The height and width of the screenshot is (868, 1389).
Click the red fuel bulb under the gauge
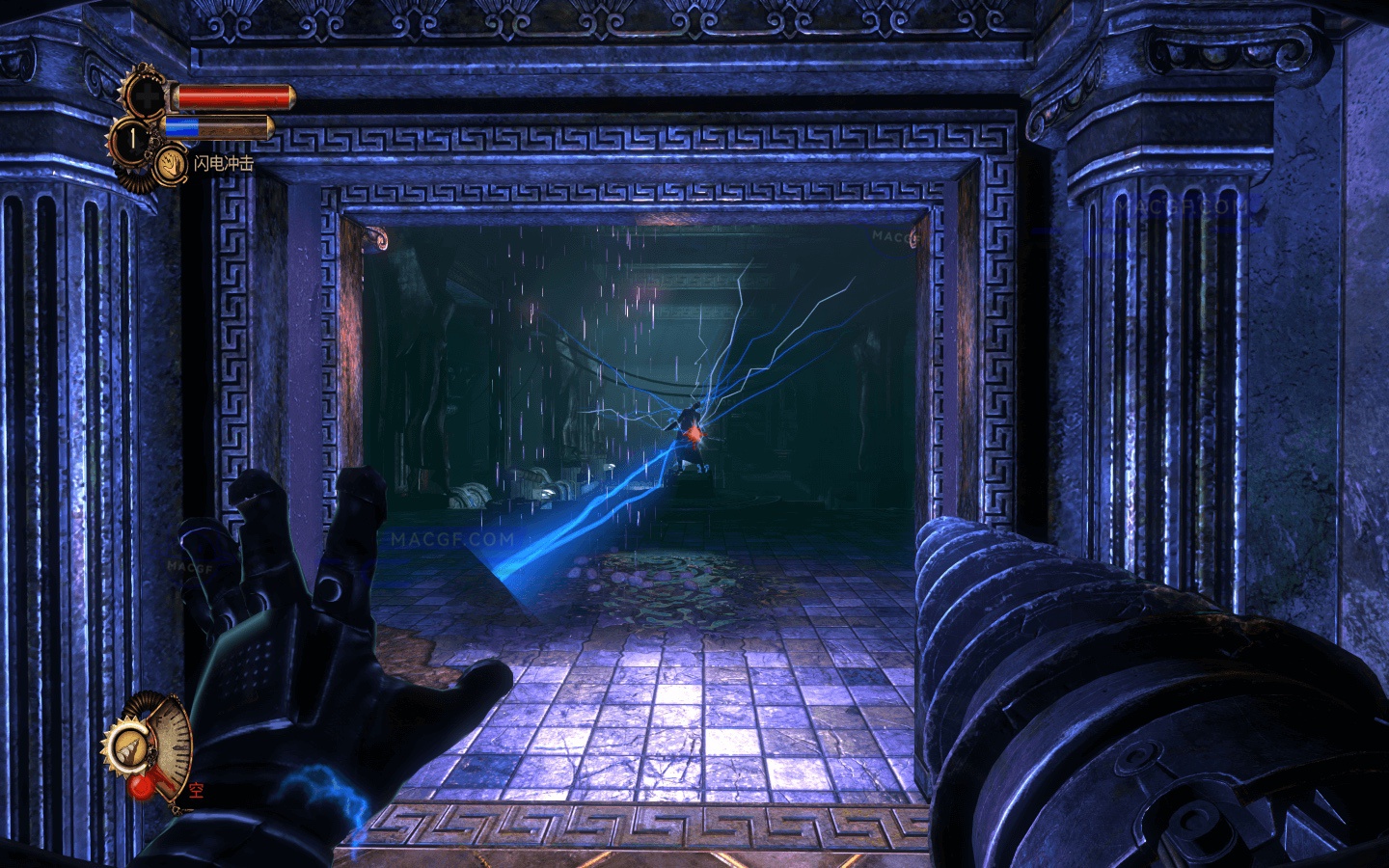pyautogui.click(x=142, y=787)
